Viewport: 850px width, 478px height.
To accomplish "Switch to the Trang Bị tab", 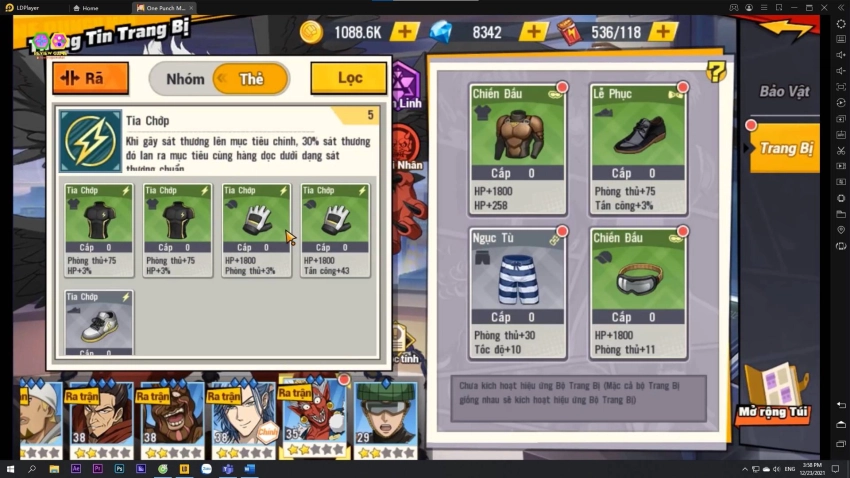I will click(786, 149).
